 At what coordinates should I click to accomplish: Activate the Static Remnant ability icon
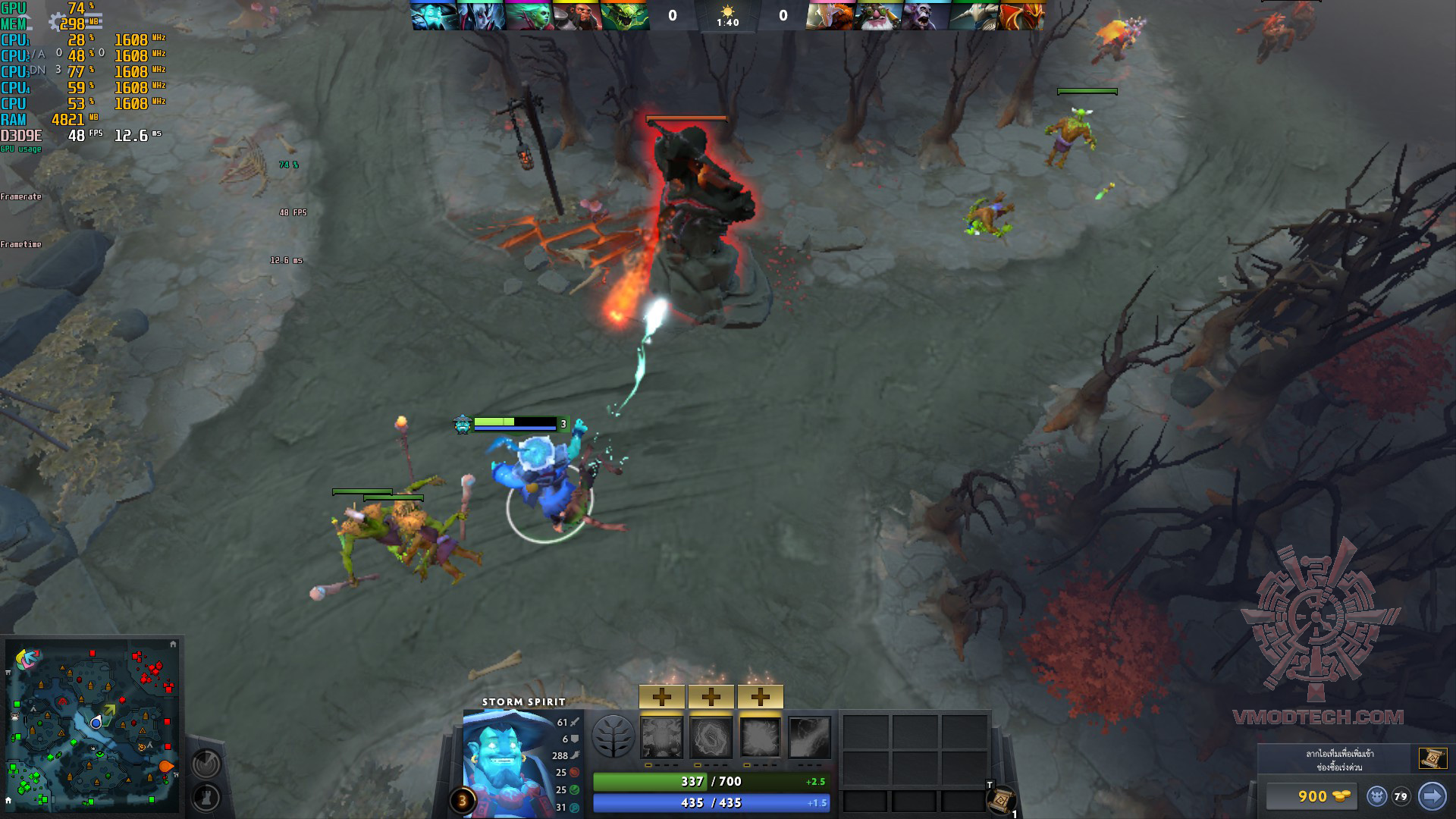(x=662, y=737)
